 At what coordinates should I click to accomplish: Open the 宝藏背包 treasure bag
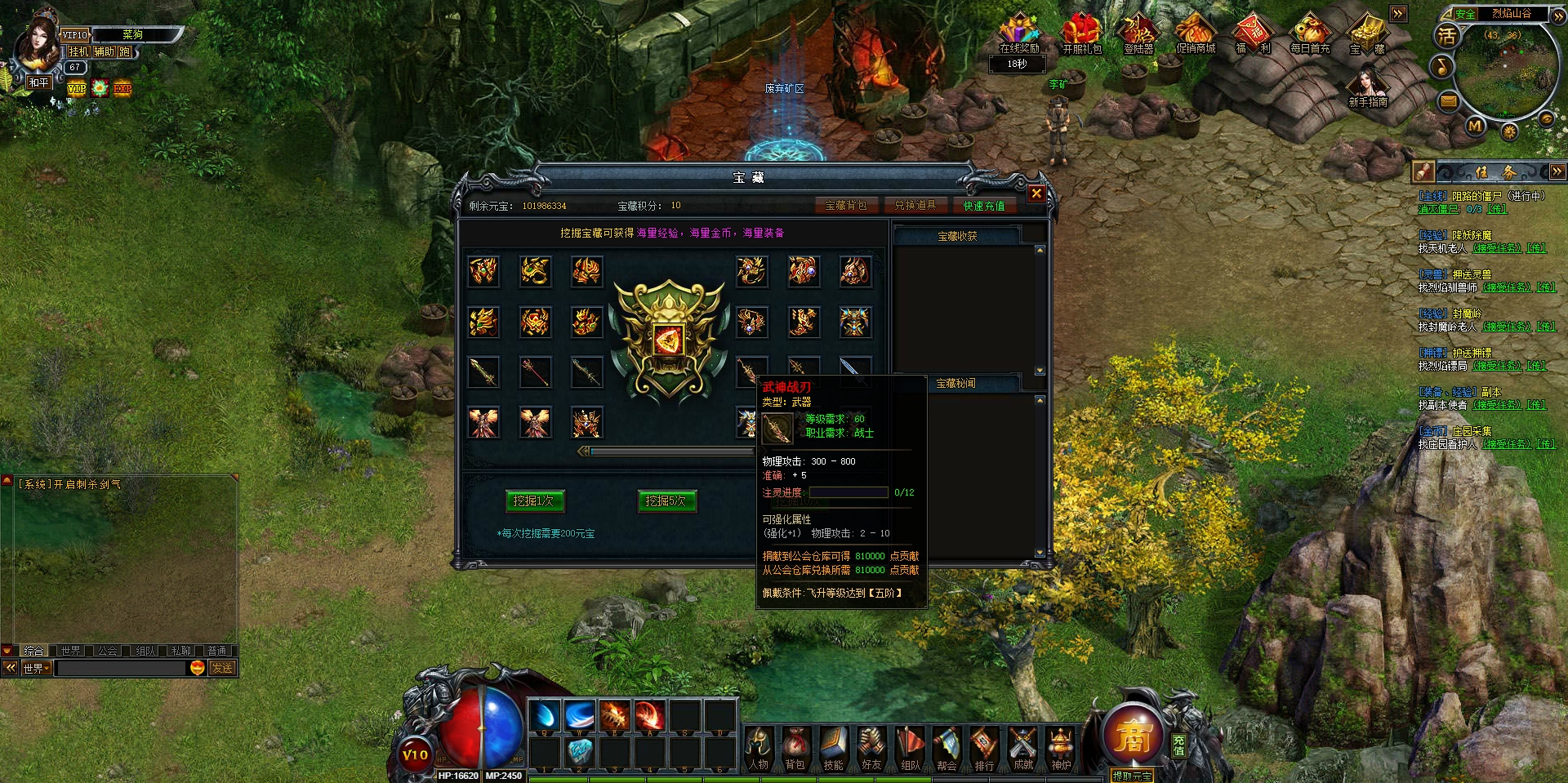[845, 206]
